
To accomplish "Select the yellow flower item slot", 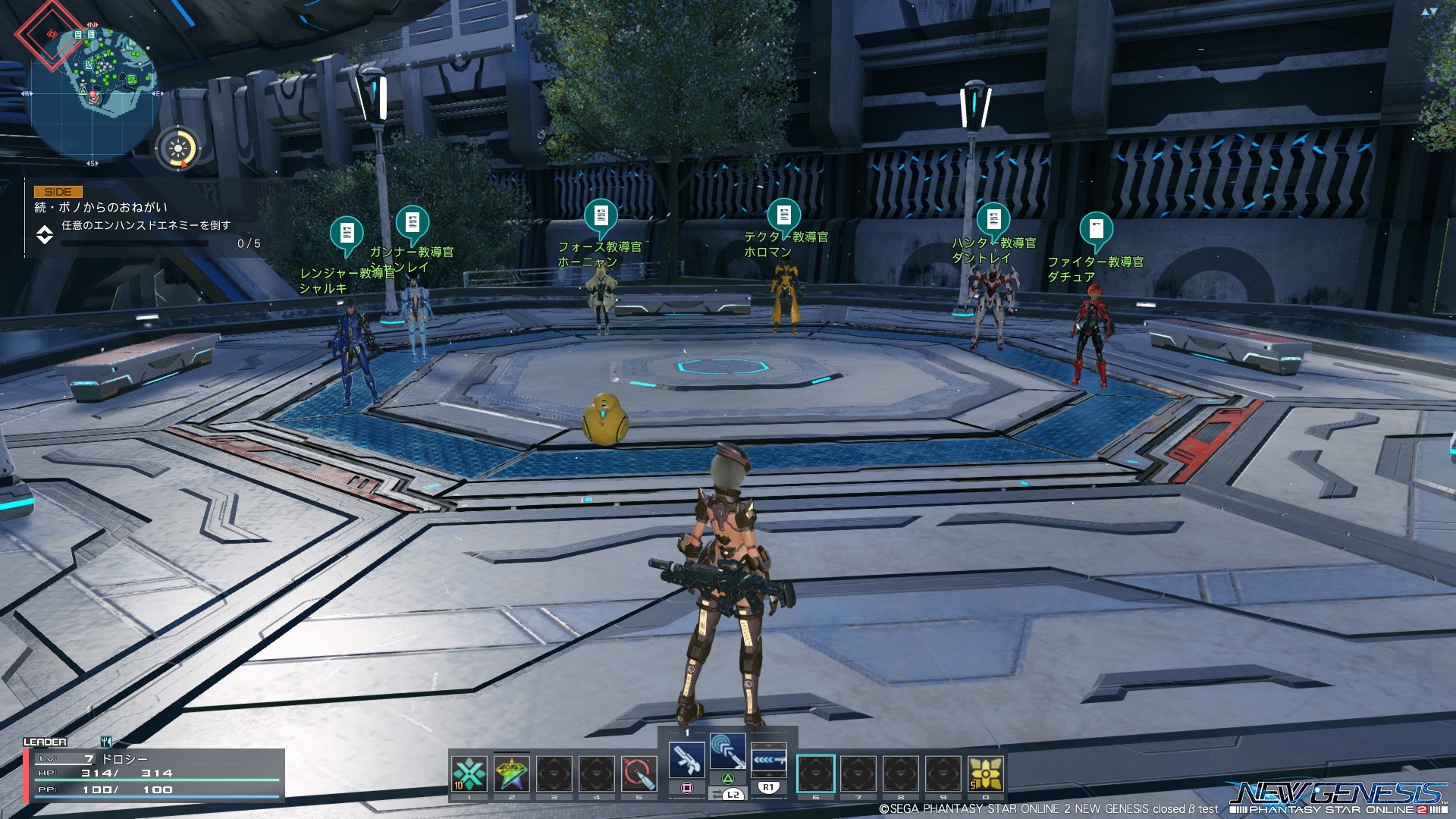I will point(985,773).
